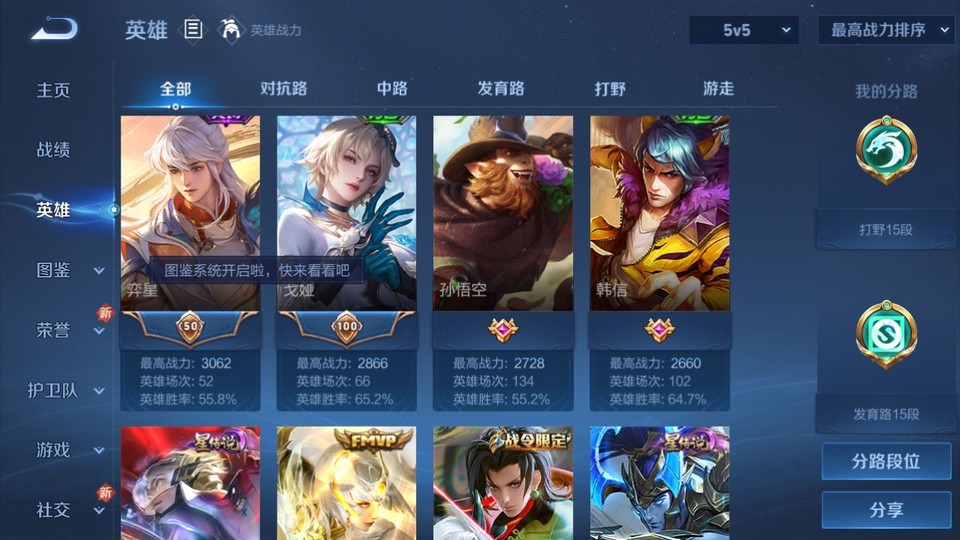Switch to the 发育路 tab
This screenshot has width=960, height=540.
pos(501,88)
